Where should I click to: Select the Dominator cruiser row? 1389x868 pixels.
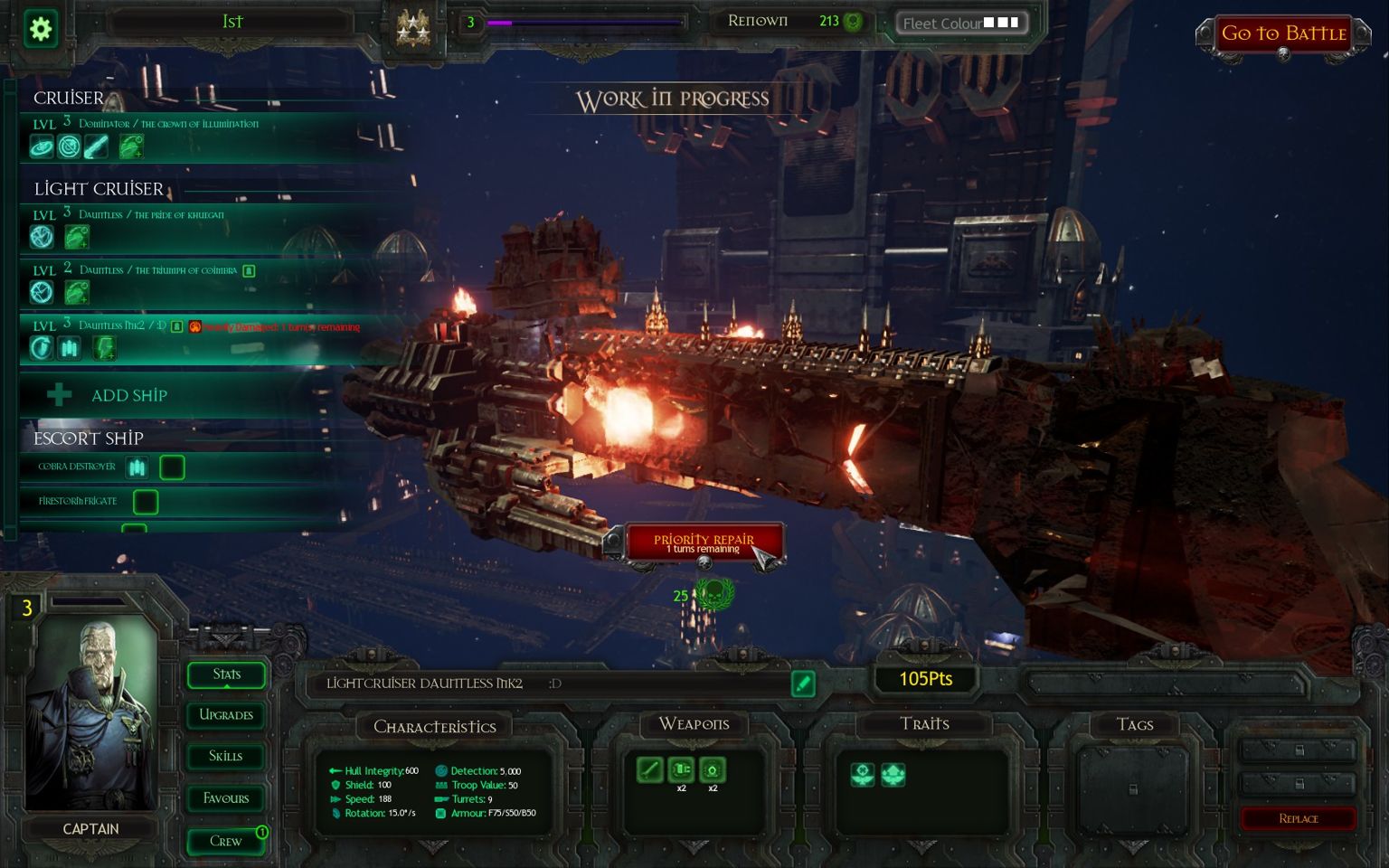[x=181, y=136]
